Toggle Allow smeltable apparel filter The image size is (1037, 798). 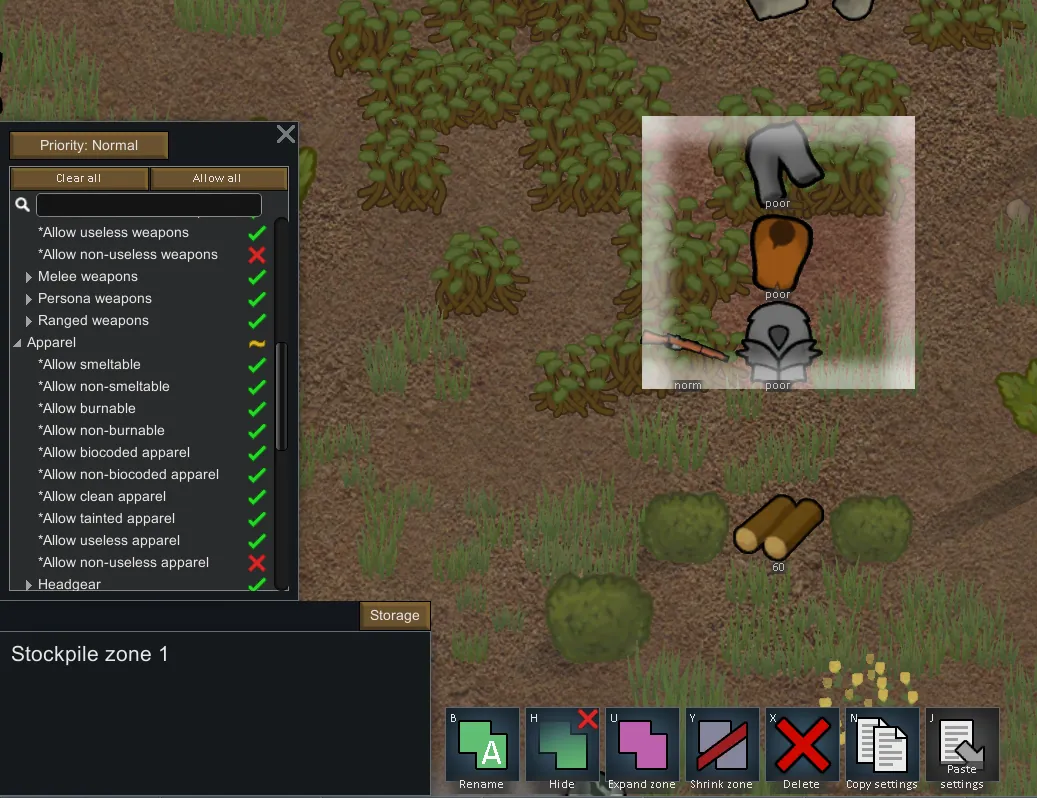pos(257,365)
